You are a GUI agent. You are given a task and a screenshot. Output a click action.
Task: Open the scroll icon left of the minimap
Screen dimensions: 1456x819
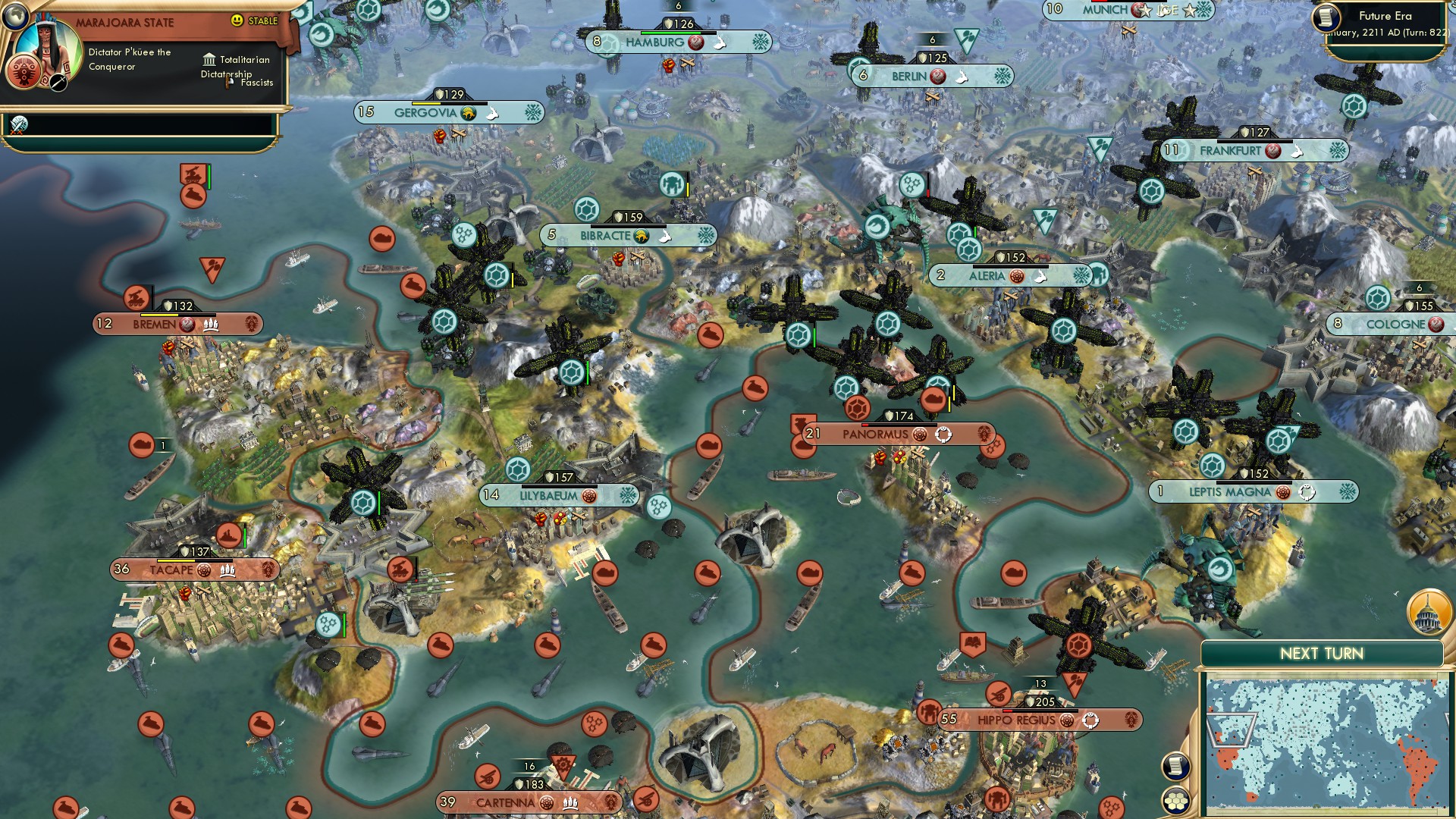pyautogui.click(x=1175, y=766)
